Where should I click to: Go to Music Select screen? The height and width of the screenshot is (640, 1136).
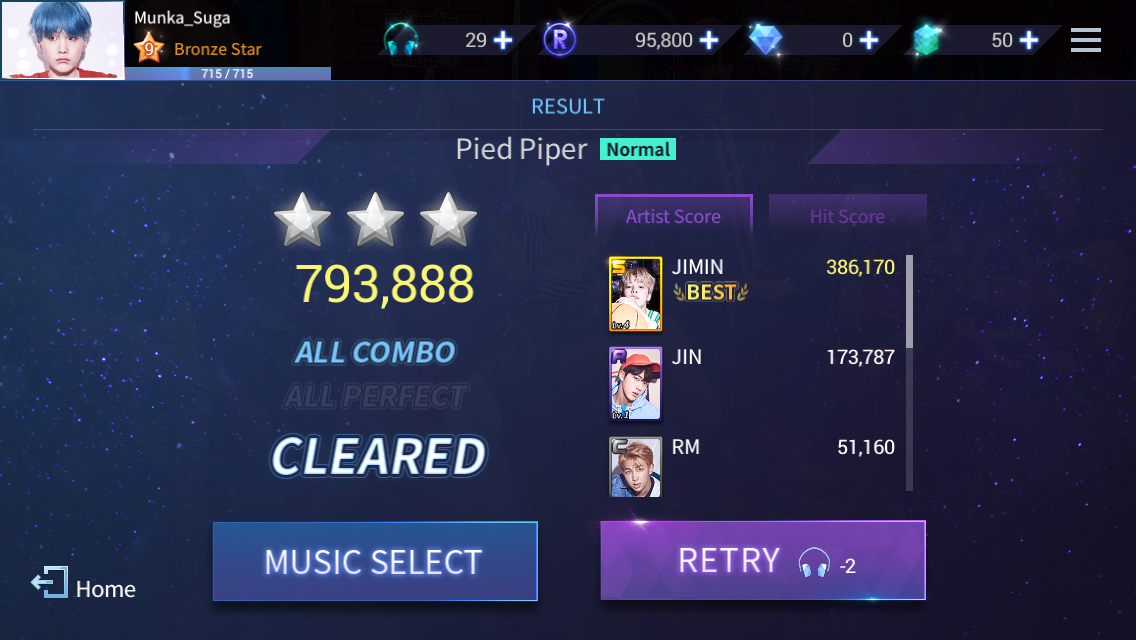(375, 561)
